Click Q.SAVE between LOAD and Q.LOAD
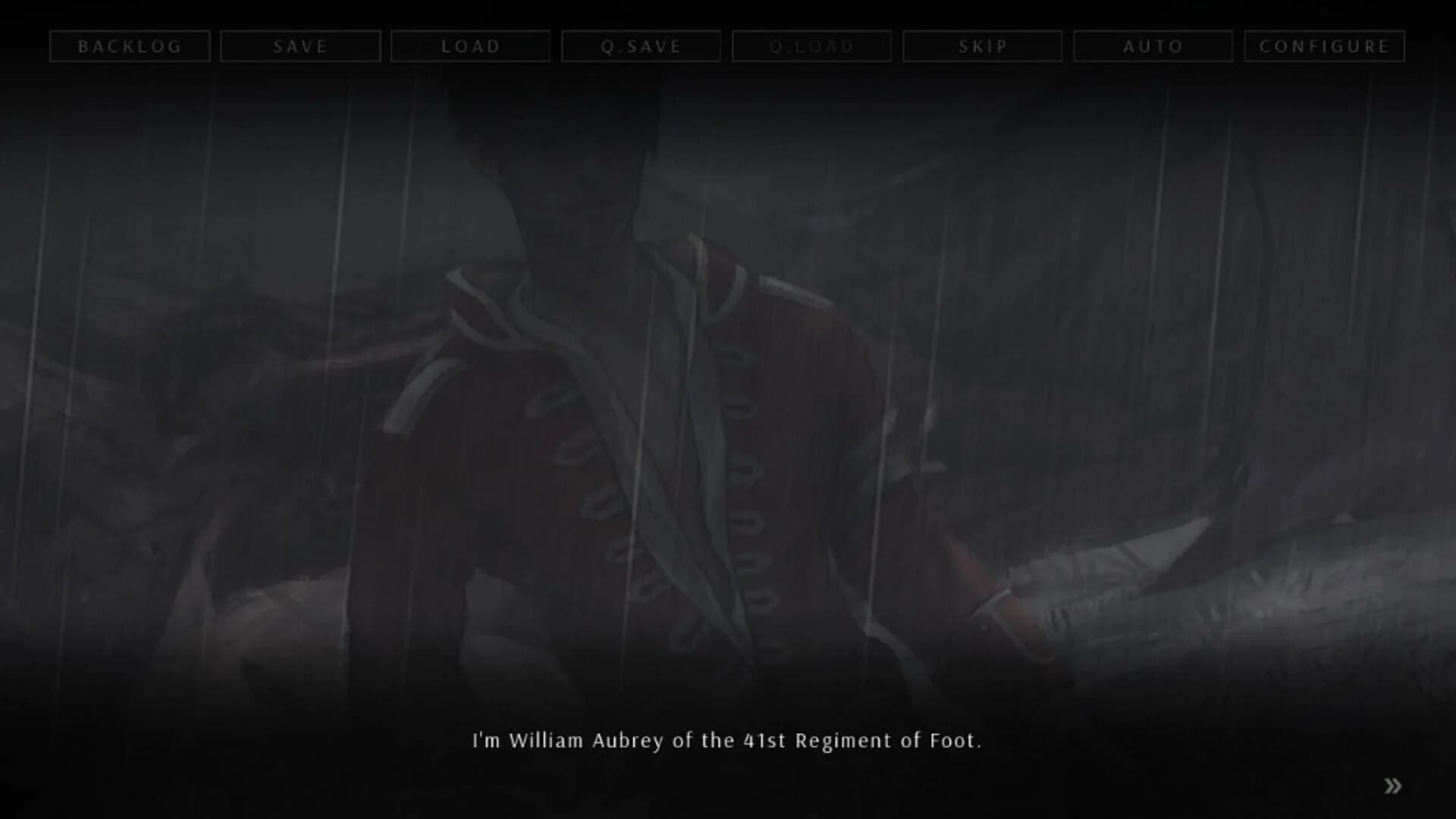Viewport: 1456px width, 819px height. point(641,45)
